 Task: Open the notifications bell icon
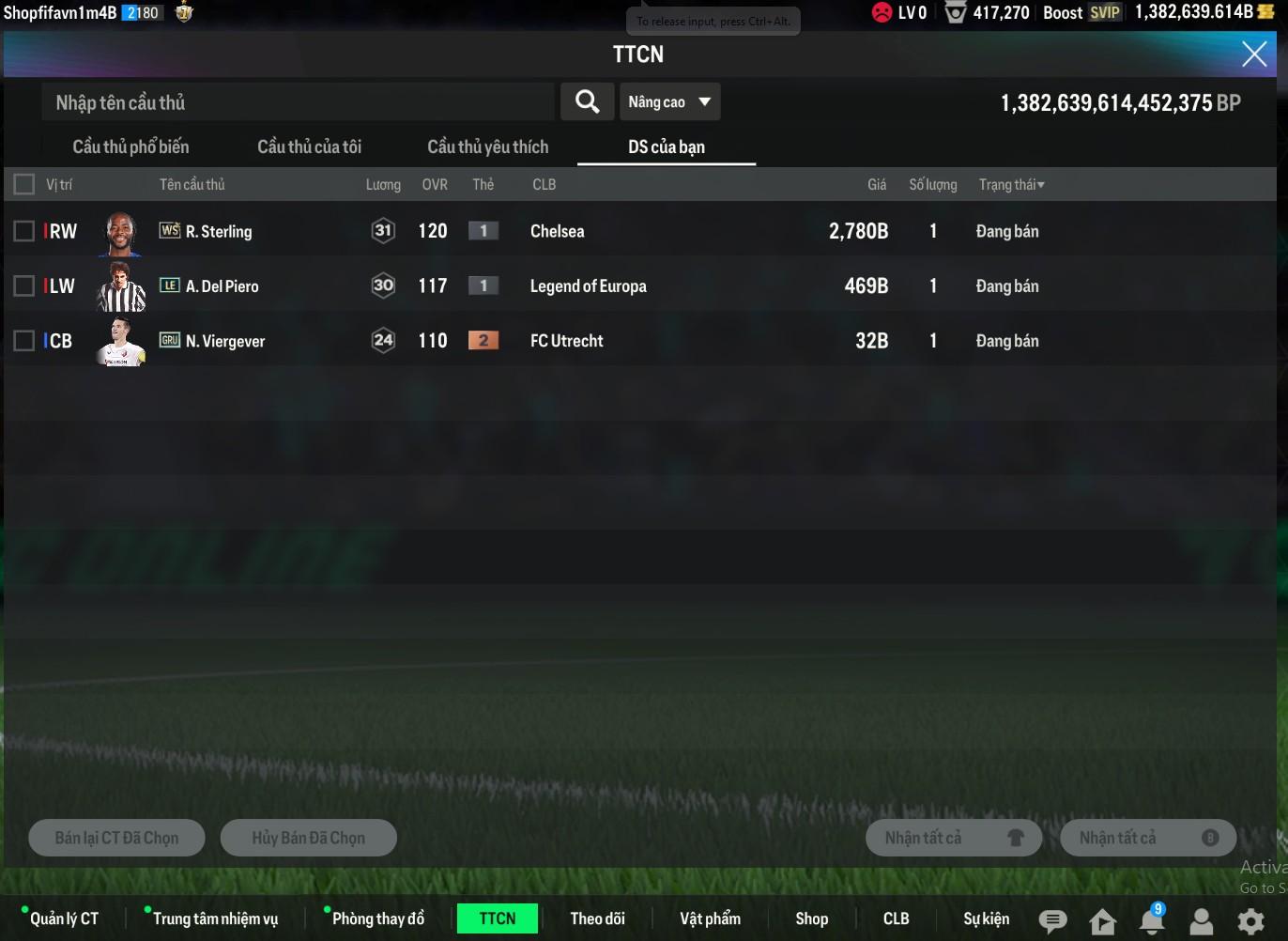pos(1151,920)
